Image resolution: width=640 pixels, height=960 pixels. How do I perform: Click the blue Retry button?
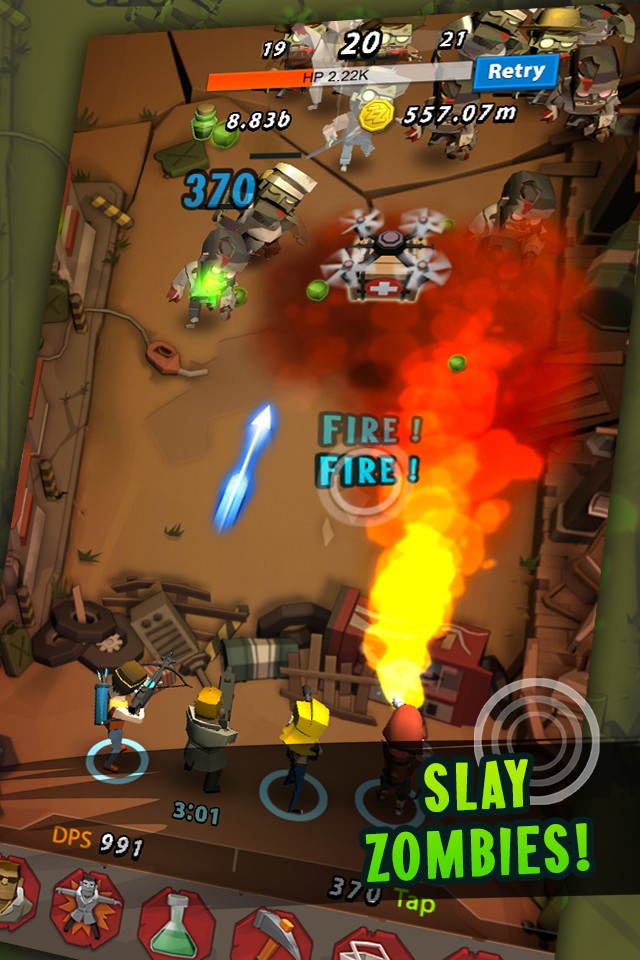(x=515, y=71)
